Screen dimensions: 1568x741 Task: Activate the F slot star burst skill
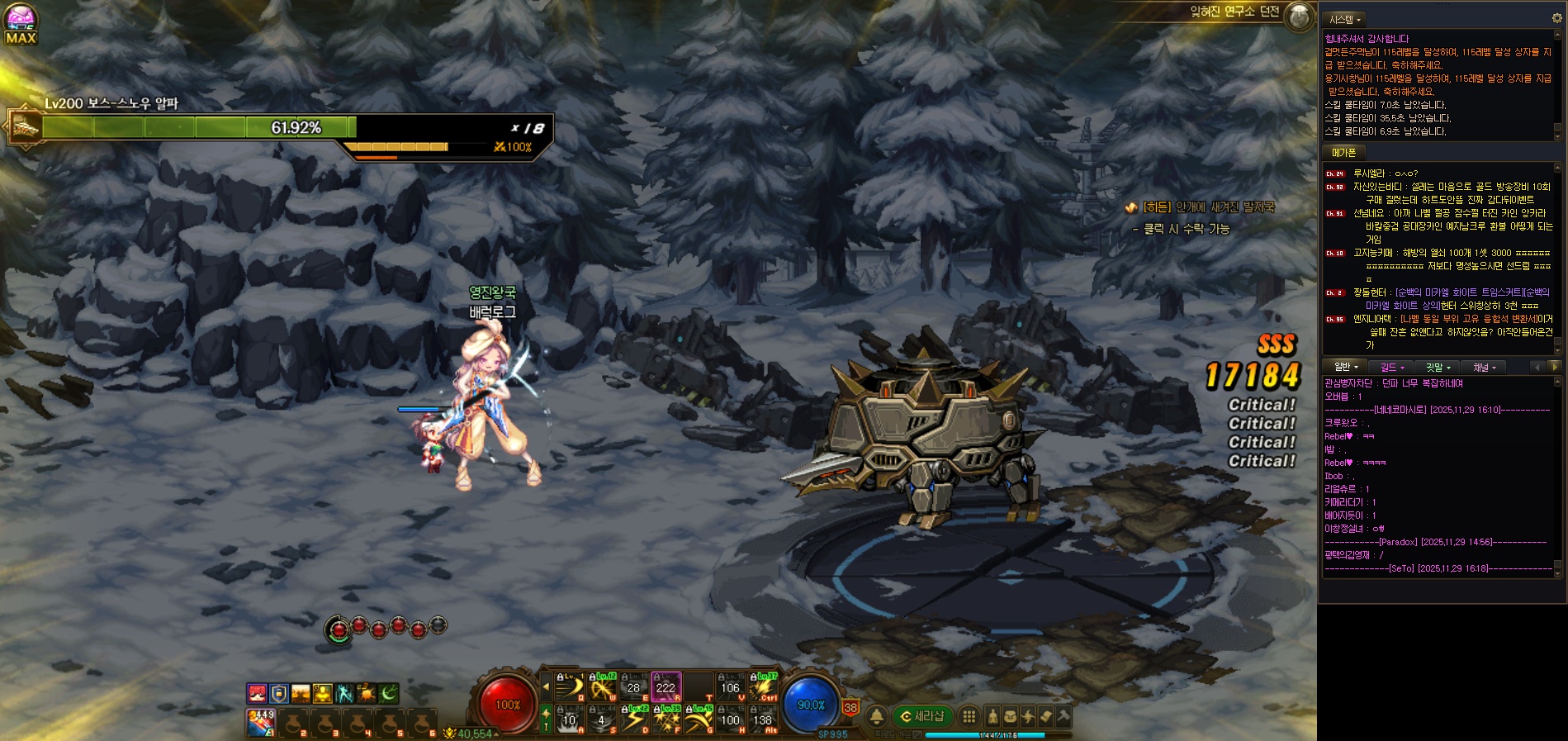[666, 720]
